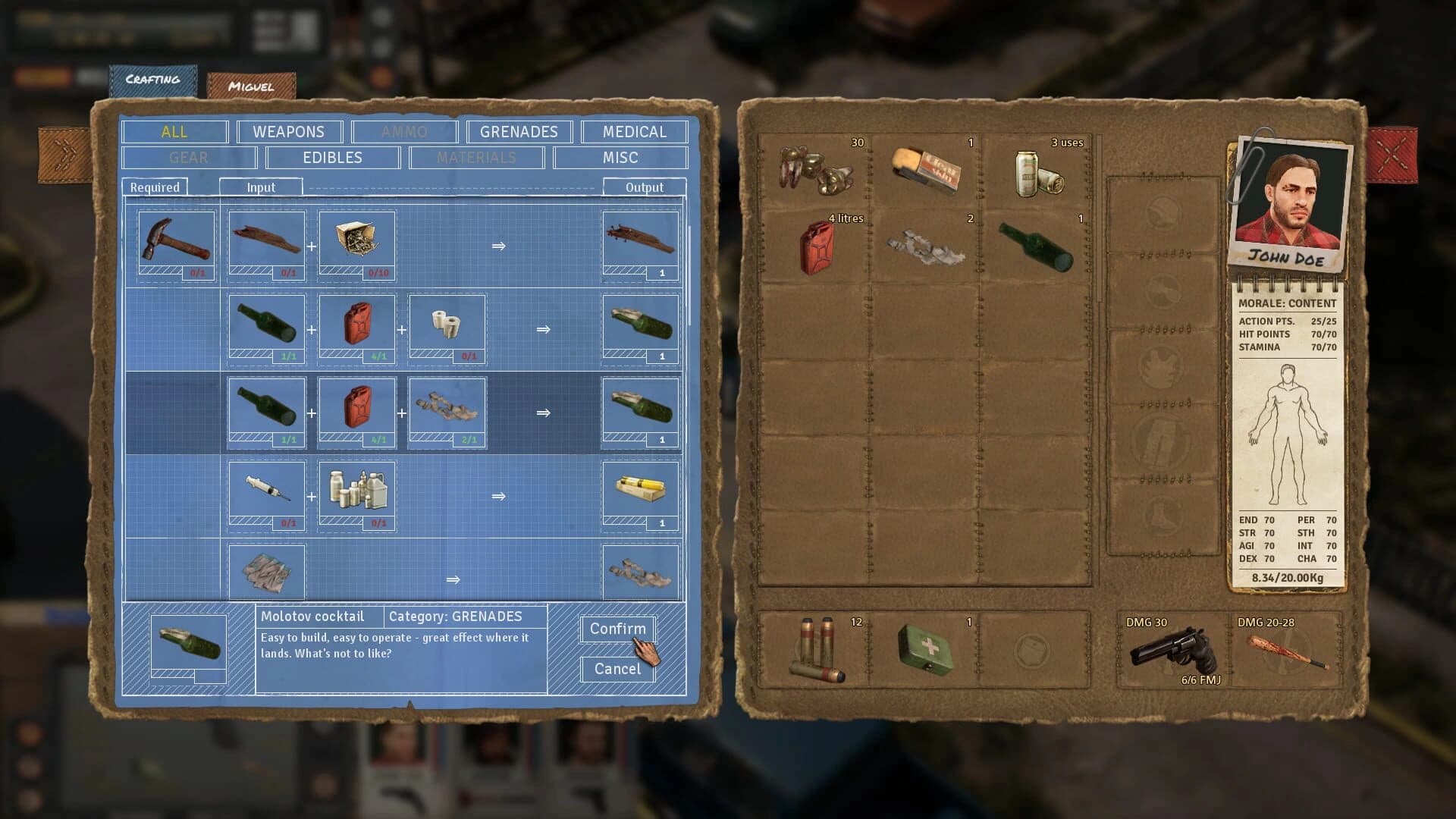Switch to the Miguel tab

click(x=250, y=86)
